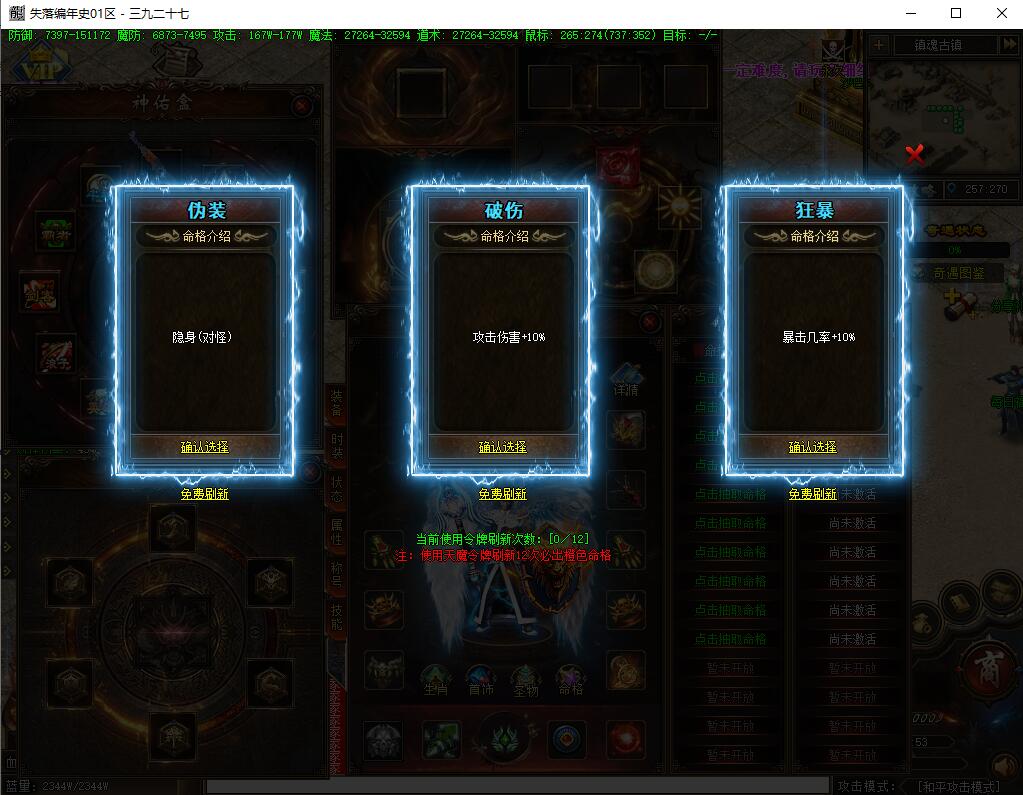This screenshot has width=1023, height=795.
Task: Use 免费刷新 under the 狂暴 card
Action: (x=812, y=494)
